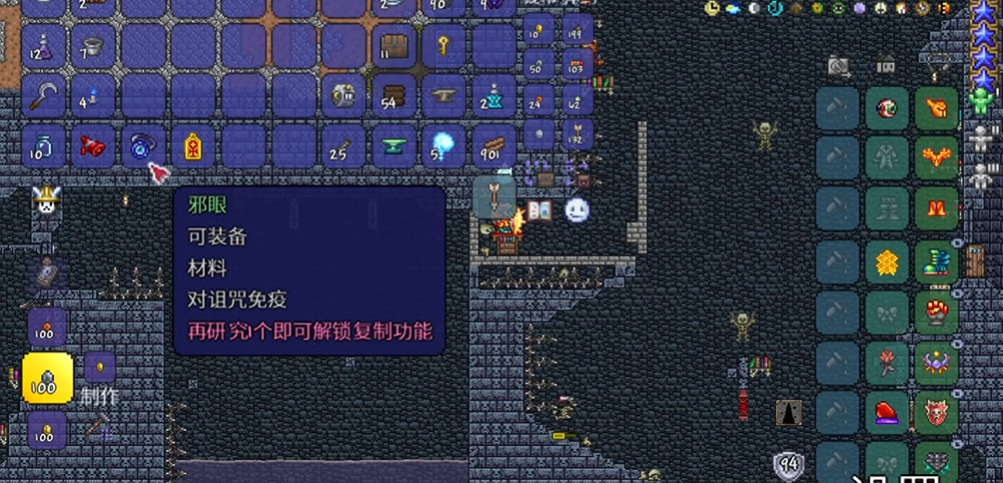
Task: Select the iron anvil slot
Action: point(444,96)
